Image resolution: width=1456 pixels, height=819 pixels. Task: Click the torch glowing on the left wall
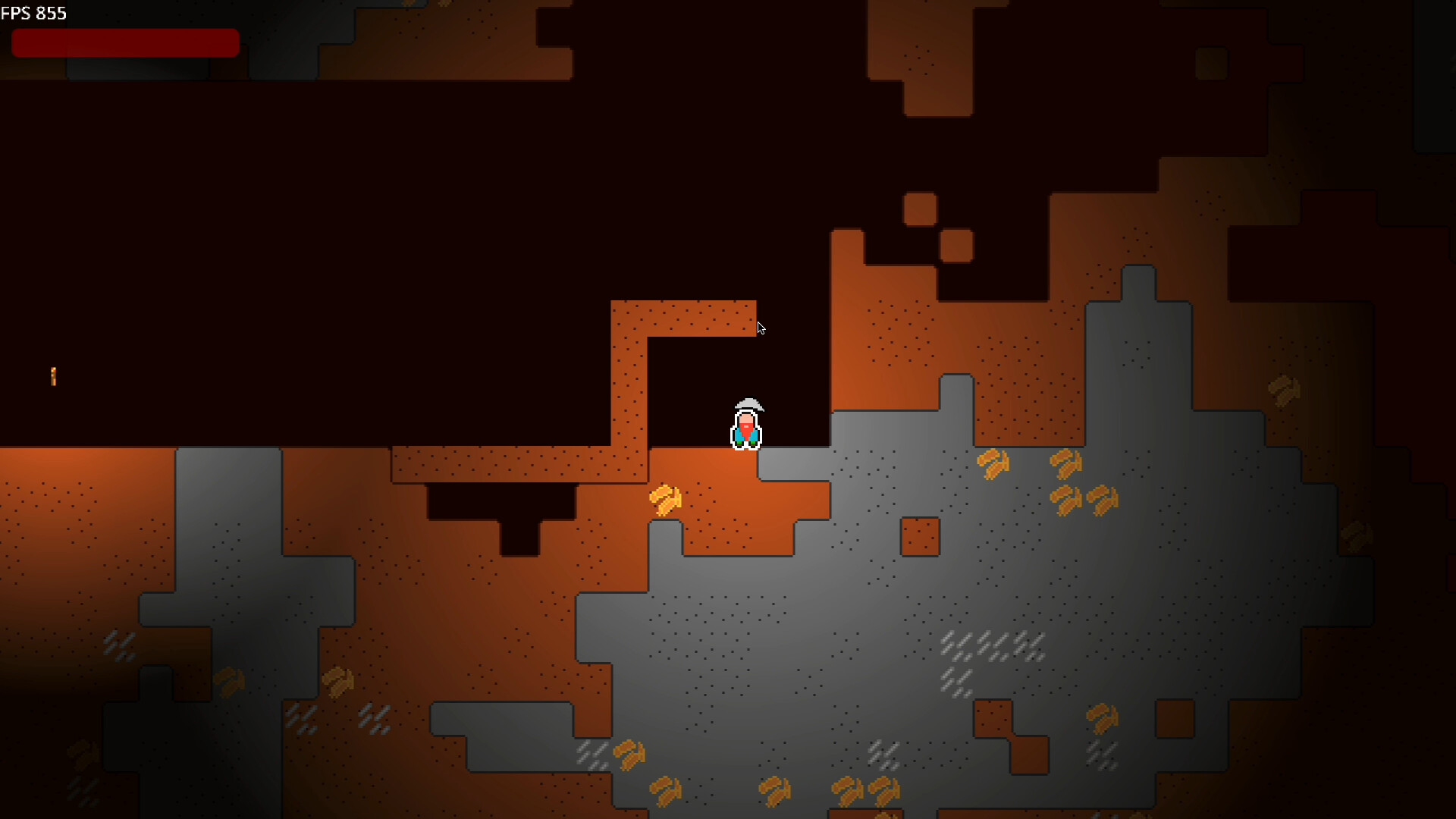tap(53, 376)
